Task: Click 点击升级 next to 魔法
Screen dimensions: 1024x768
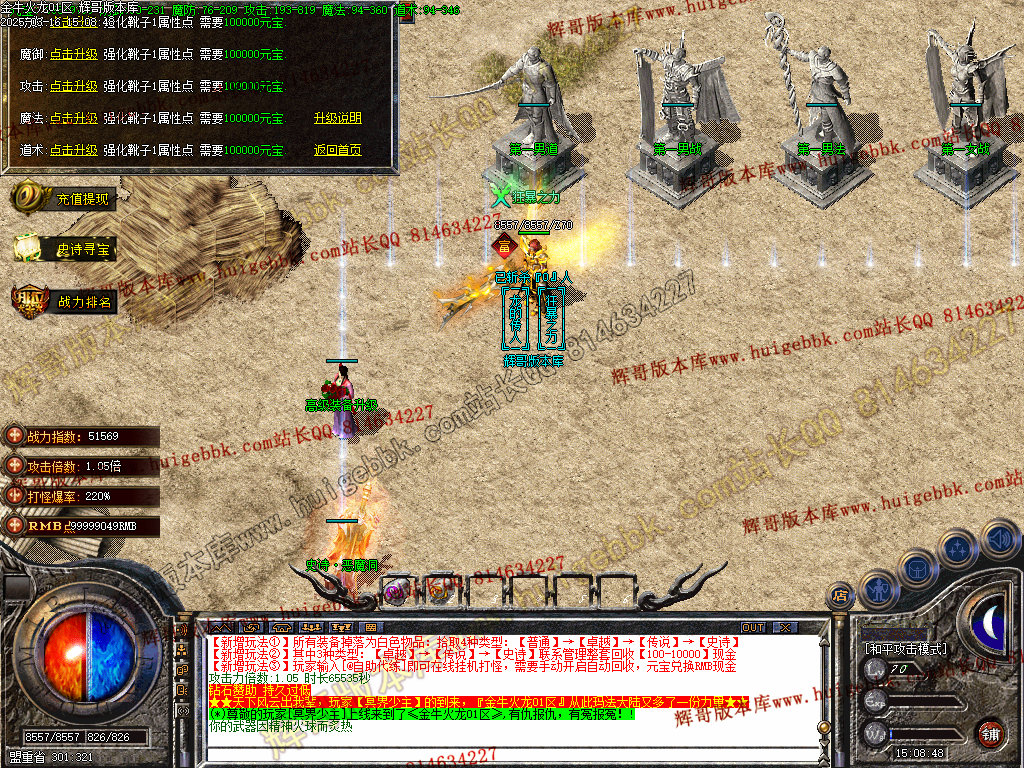Action: point(74,118)
